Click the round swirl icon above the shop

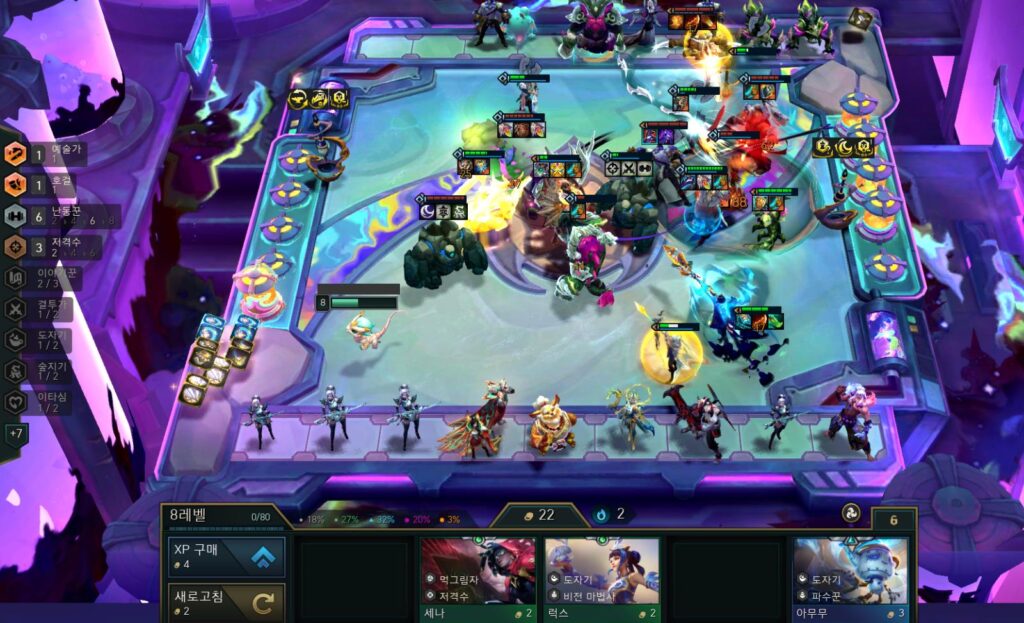(x=850, y=512)
